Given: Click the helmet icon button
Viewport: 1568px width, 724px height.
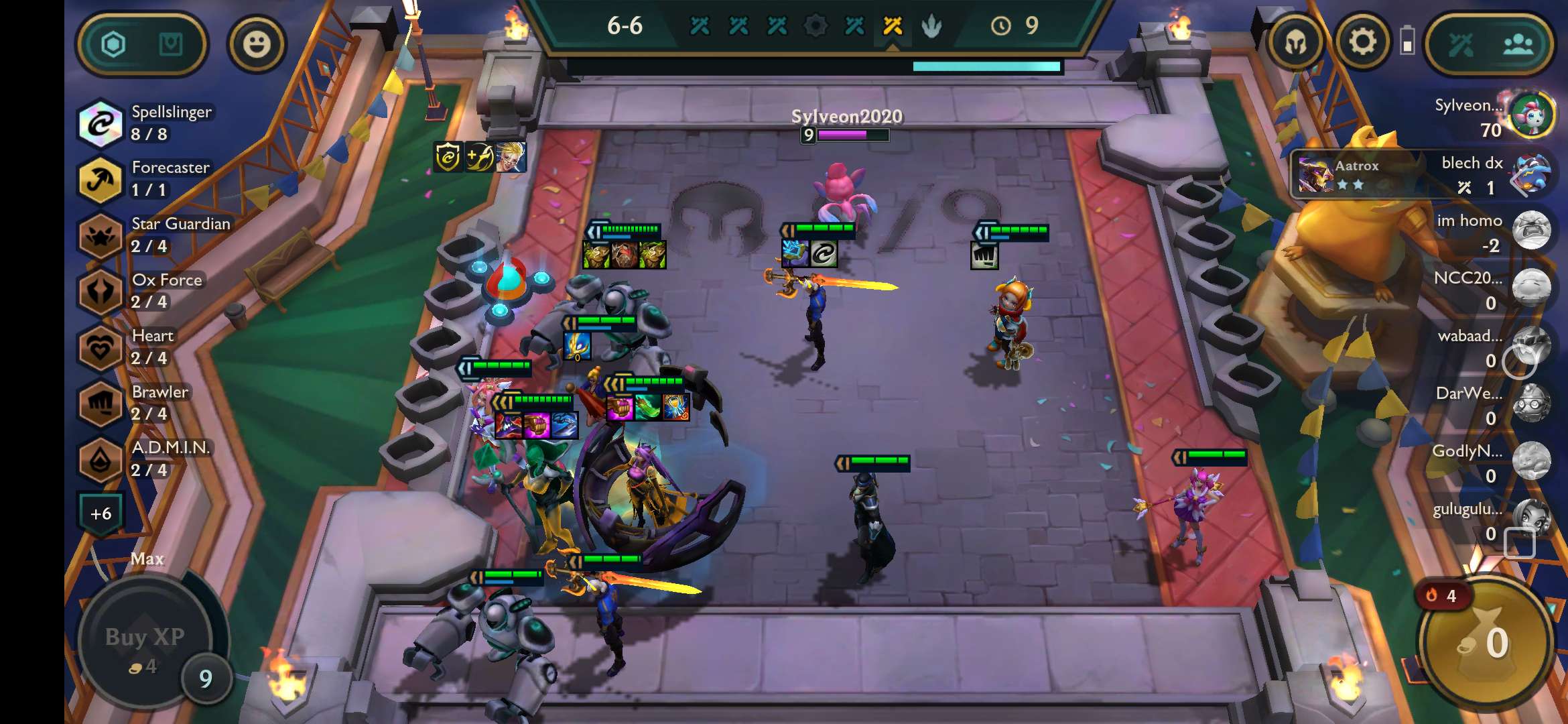Looking at the screenshot, I should (x=1295, y=43).
